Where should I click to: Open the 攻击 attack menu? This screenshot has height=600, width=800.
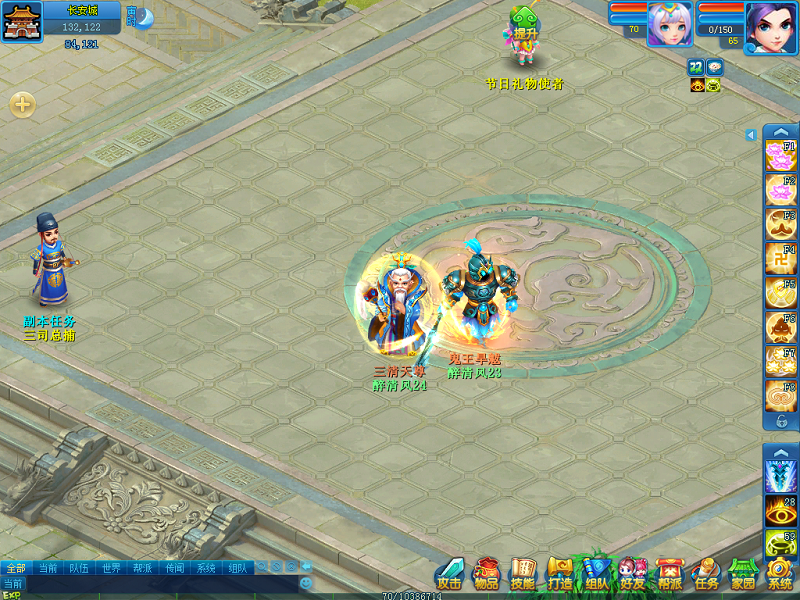449,574
